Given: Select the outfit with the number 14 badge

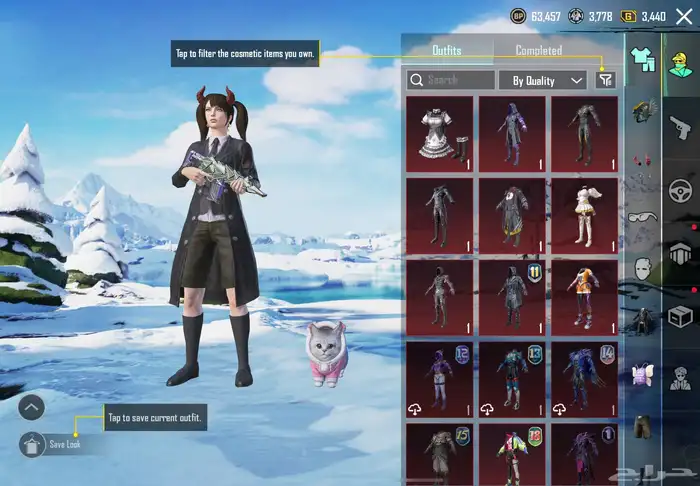Looking at the screenshot, I should (x=583, y=377).
